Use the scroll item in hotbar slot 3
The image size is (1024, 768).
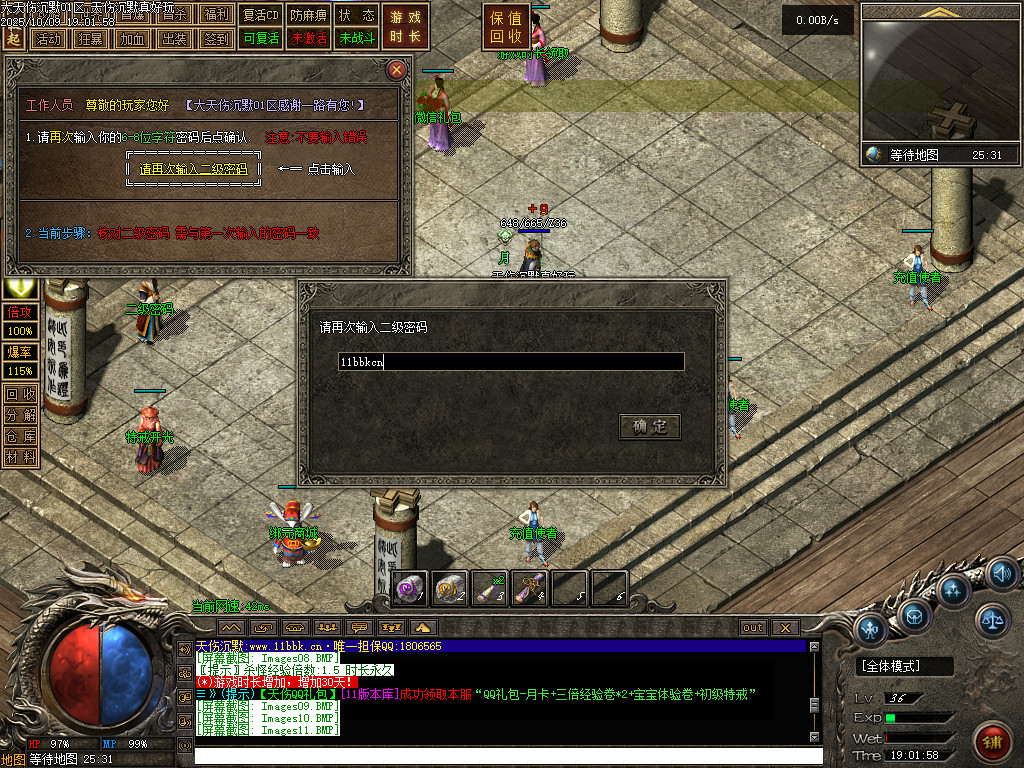pos(490,588)
